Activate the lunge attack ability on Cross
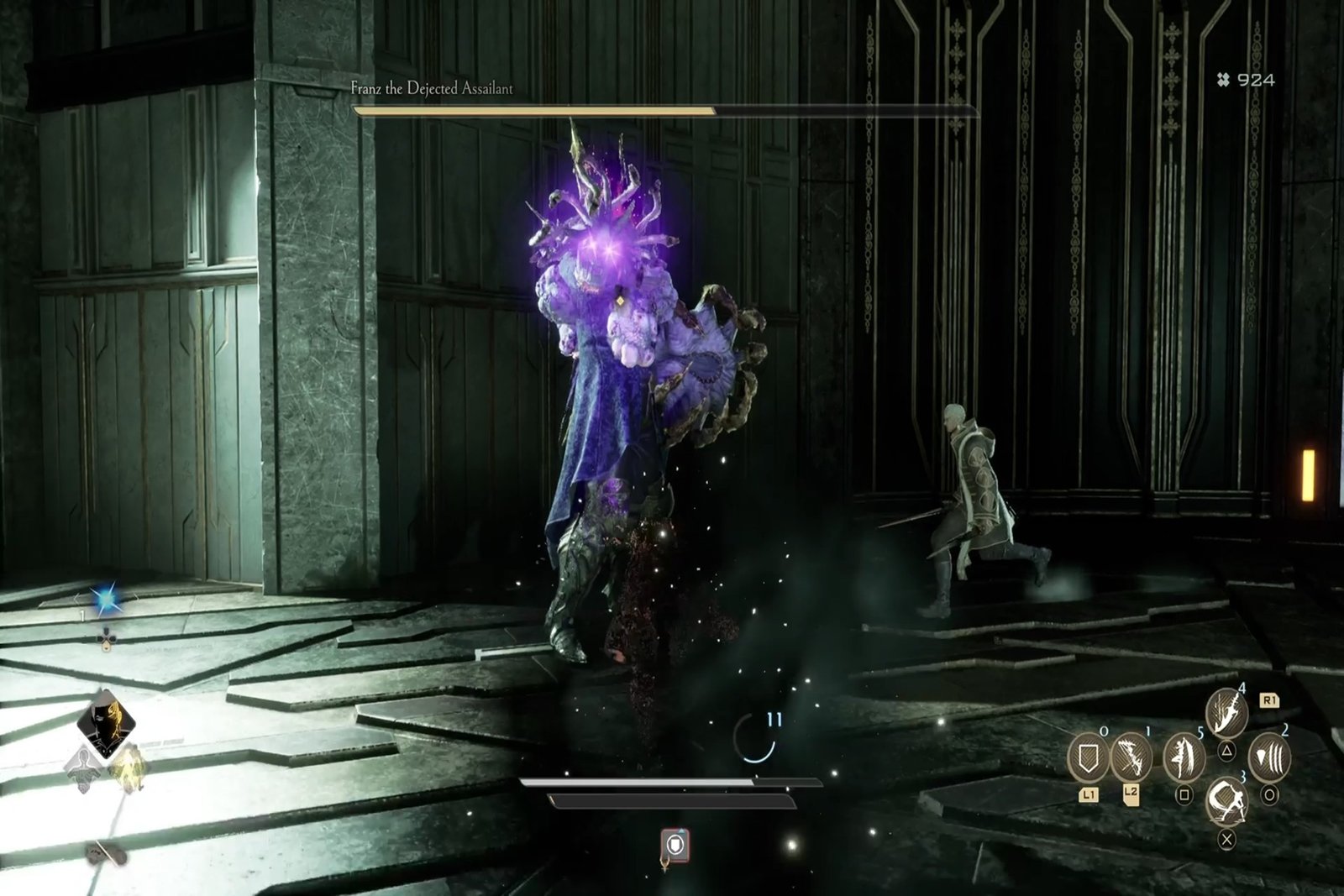 (1226, 802)
